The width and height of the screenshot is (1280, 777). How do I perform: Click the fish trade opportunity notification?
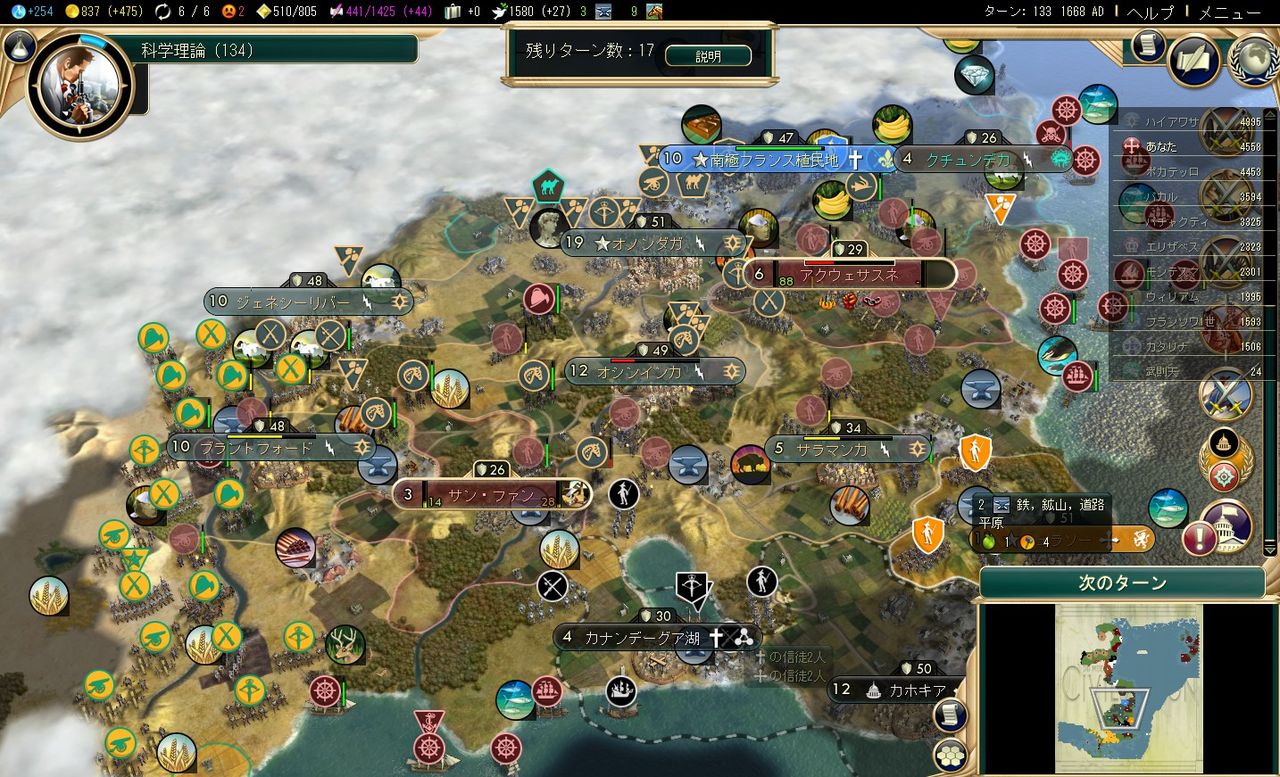[1168, 508]
